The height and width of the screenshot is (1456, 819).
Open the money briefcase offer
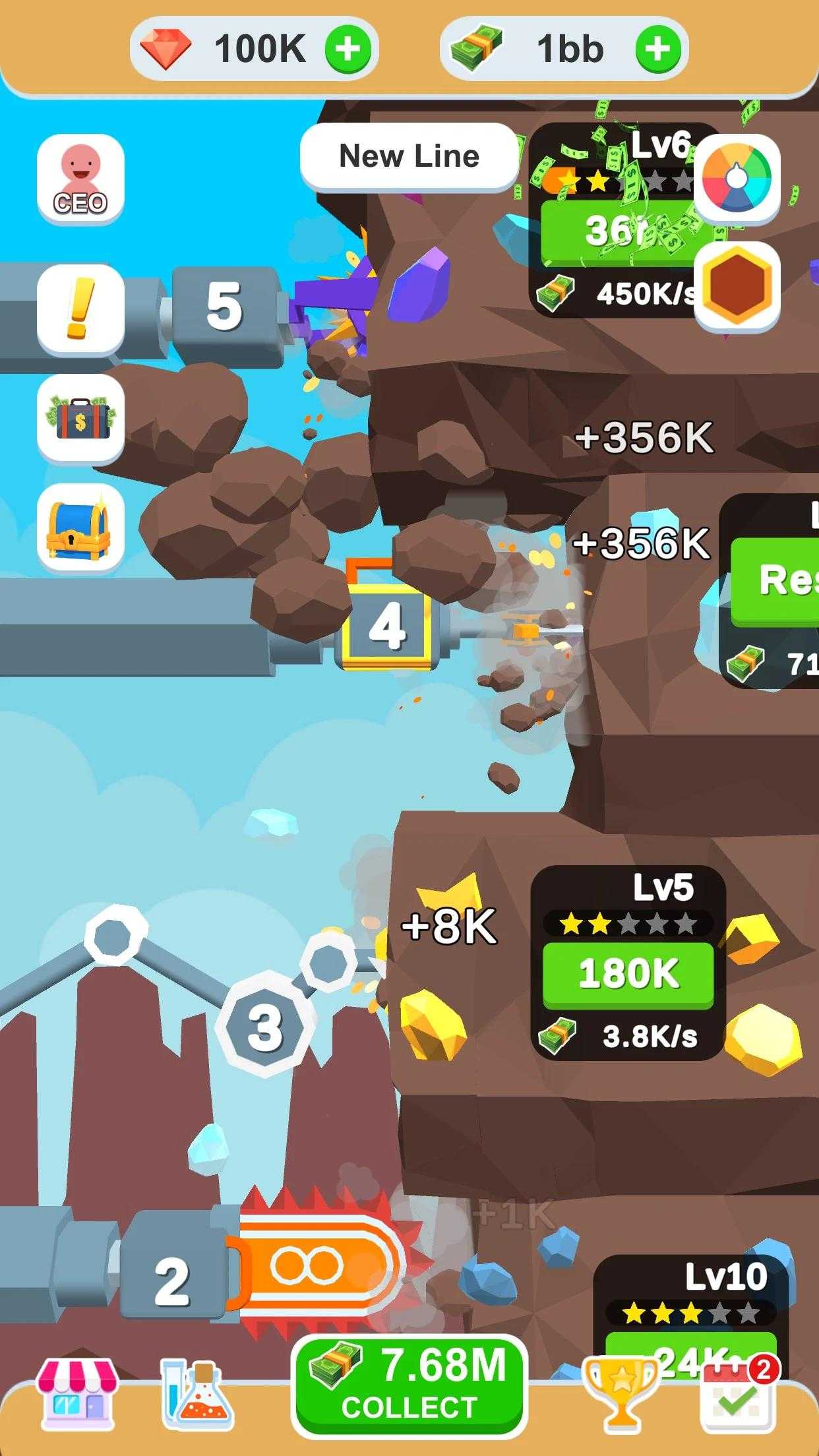(80, 419)
